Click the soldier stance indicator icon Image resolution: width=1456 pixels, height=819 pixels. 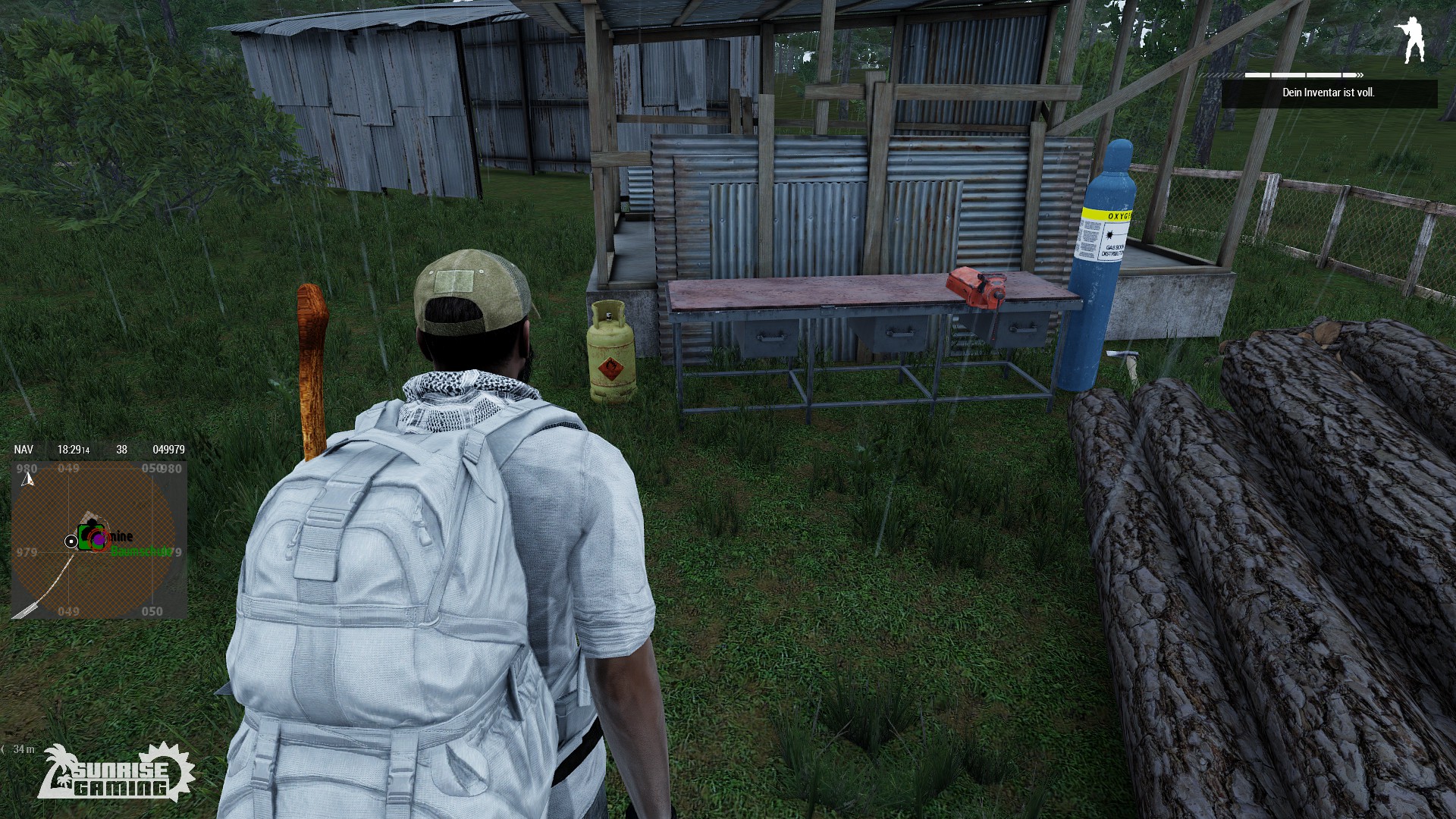1410,40
